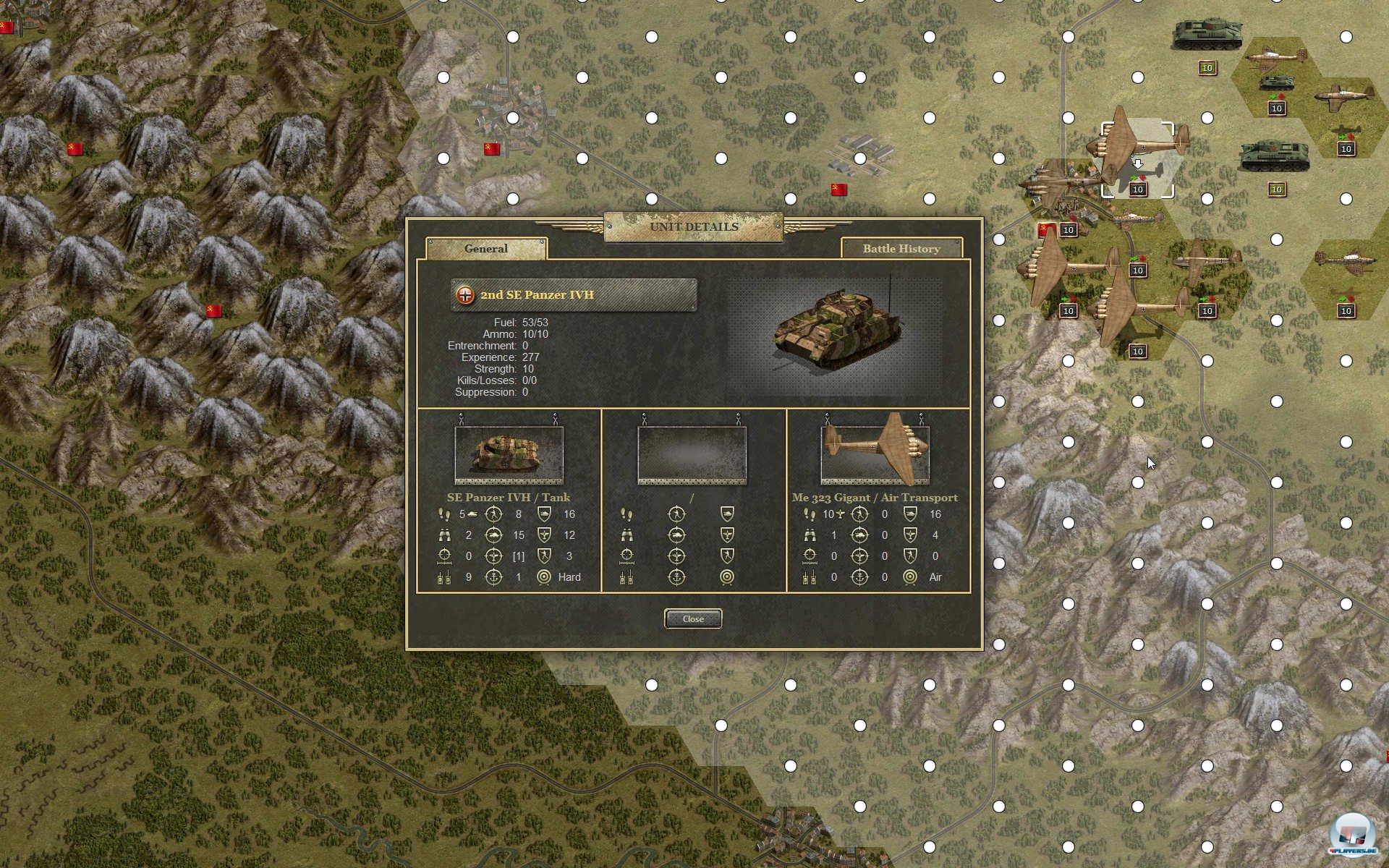Click the 2nd SE Panzer IVH name banner
1389x868 pixels.
coord(574,294)
